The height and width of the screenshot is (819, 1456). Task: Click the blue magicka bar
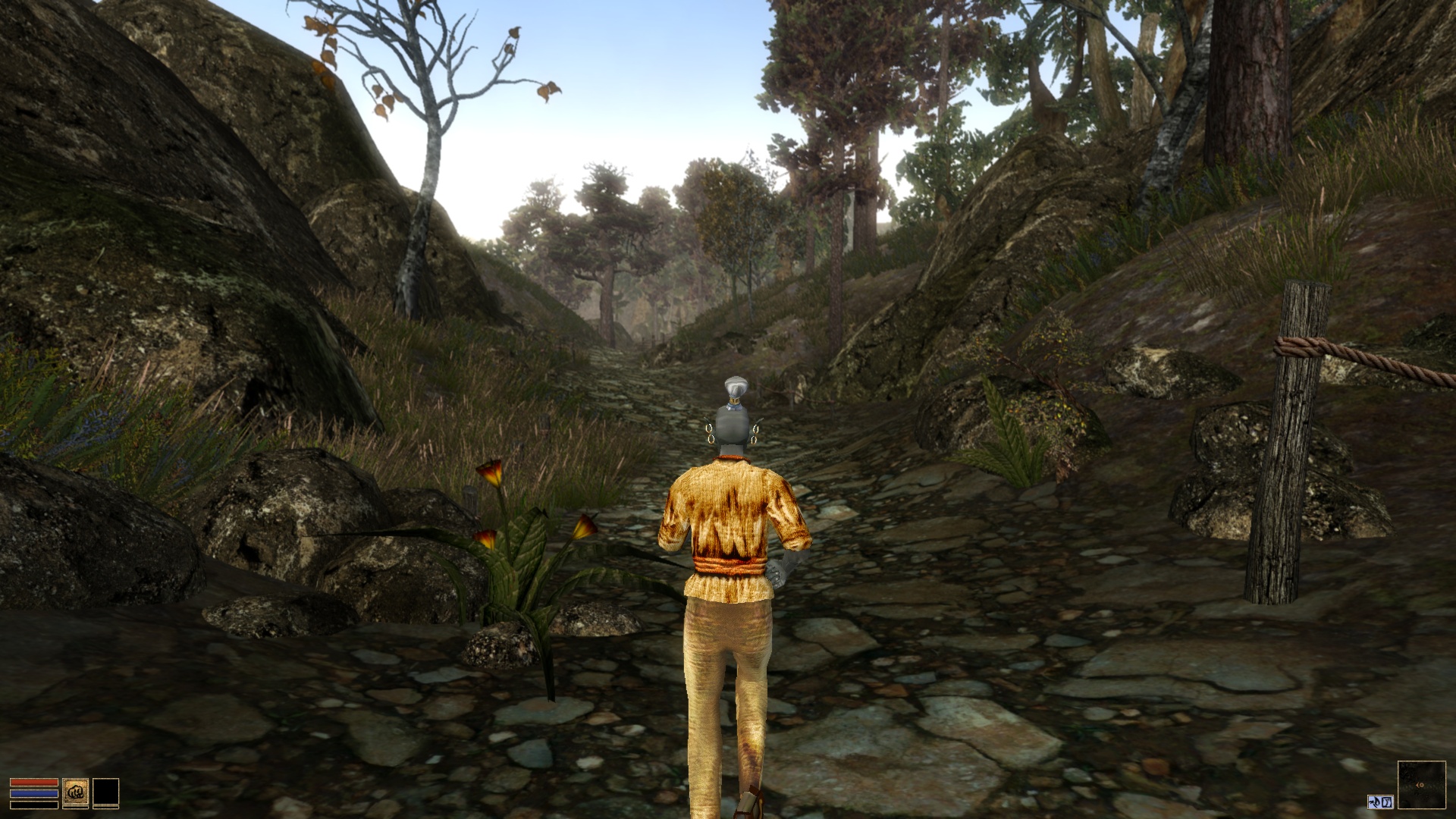34,793
